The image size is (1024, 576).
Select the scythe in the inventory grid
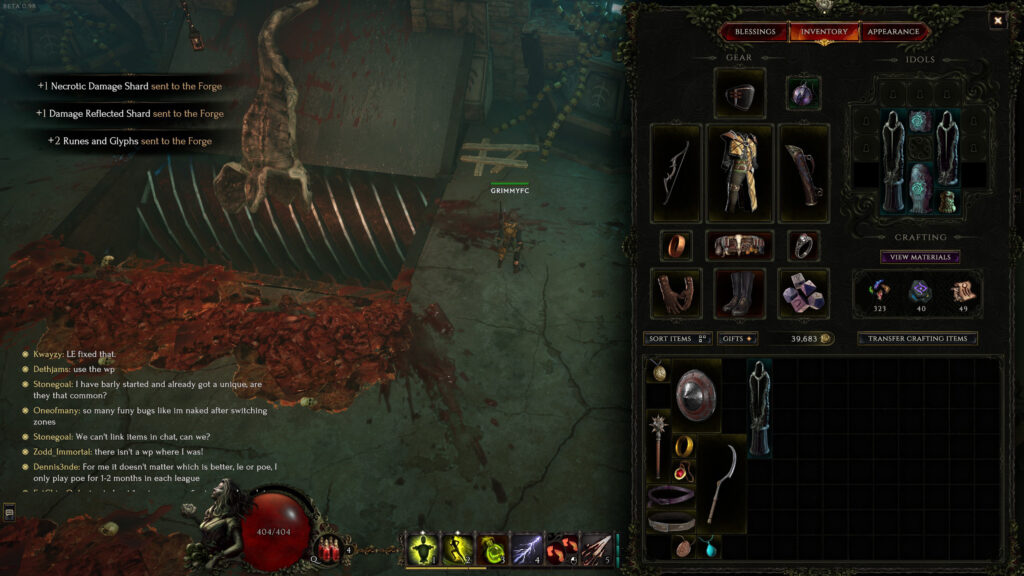(x=720, y=483)
